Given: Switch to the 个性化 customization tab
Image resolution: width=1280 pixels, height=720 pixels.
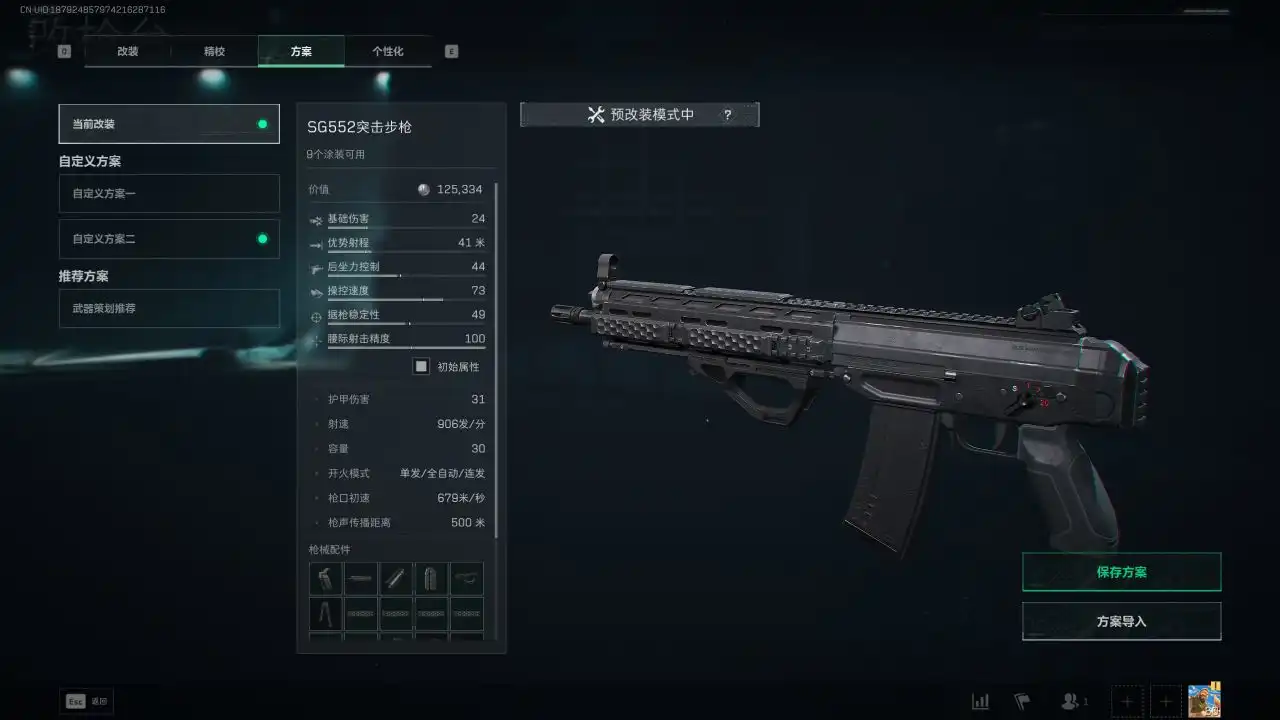Looking at the screenshot, I should (388, 51).
